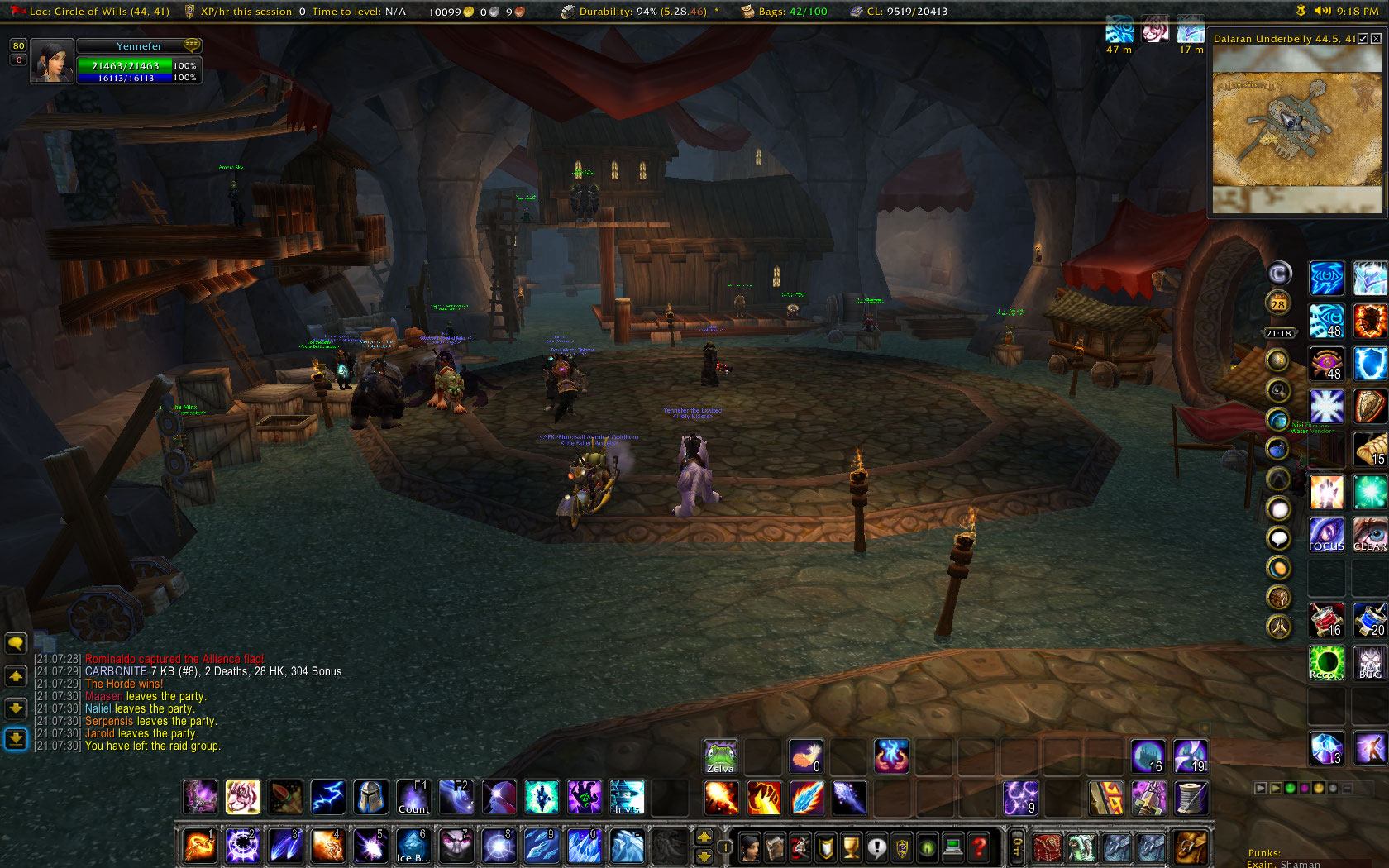Select Yennefer's player portrait

(x=52, y=62)
